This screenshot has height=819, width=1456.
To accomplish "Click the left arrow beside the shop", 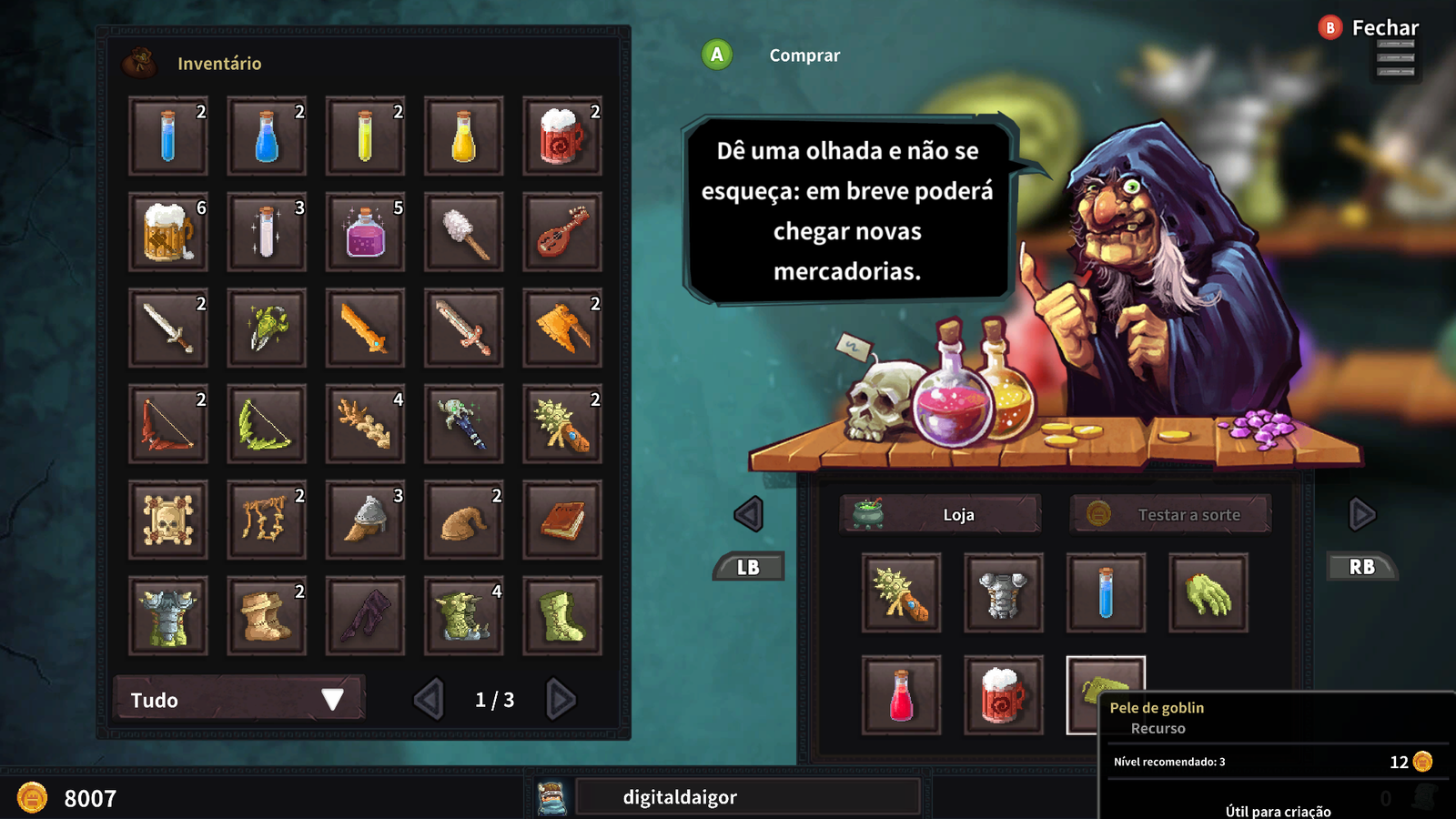I will pos(748,514).
